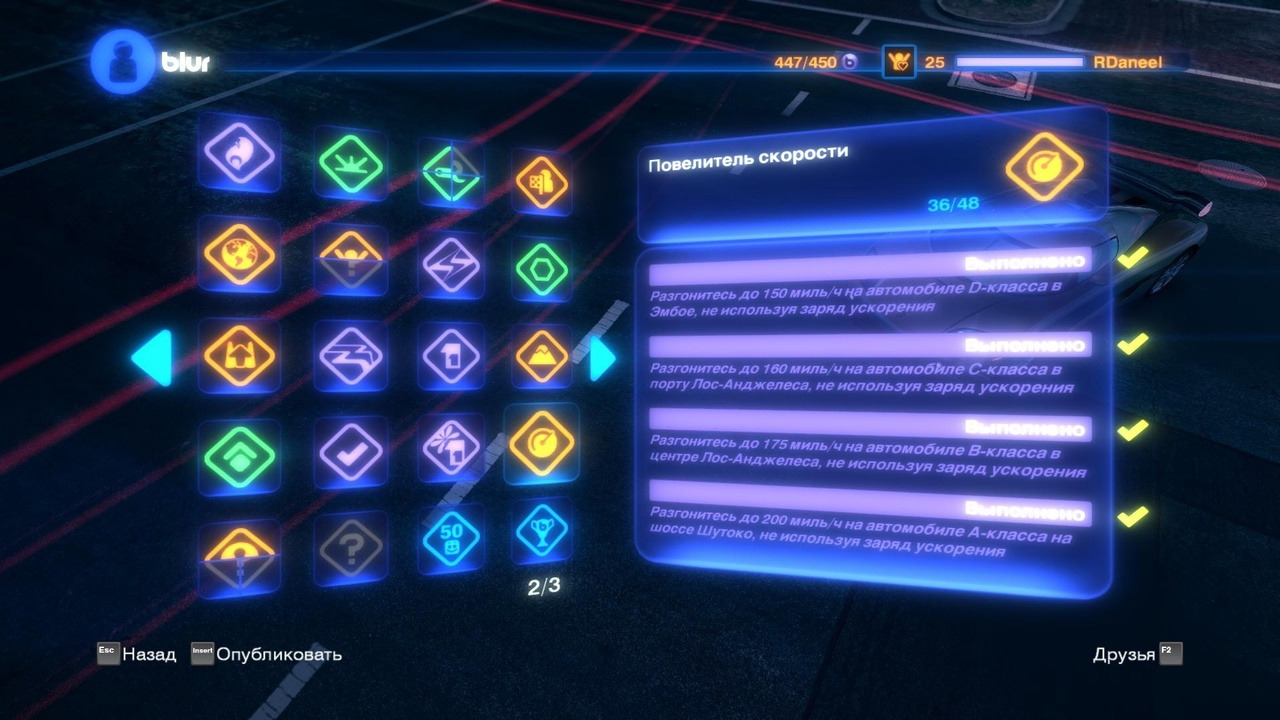The image size is (1280, 720).
Task: Select the purple lightning bolt badge
Action: click(450, 265)
